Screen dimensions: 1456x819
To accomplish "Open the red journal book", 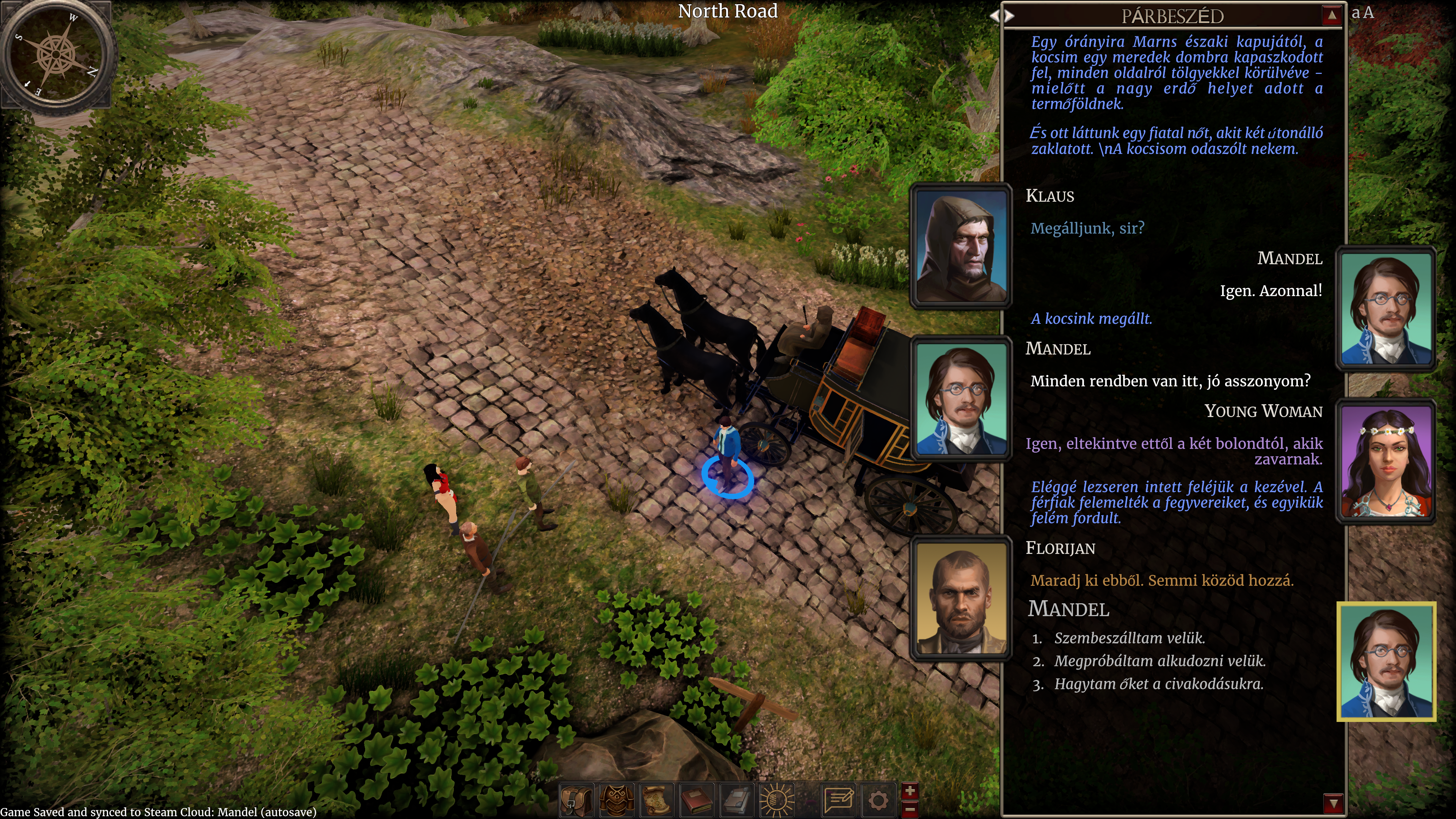I will [697, 800].
